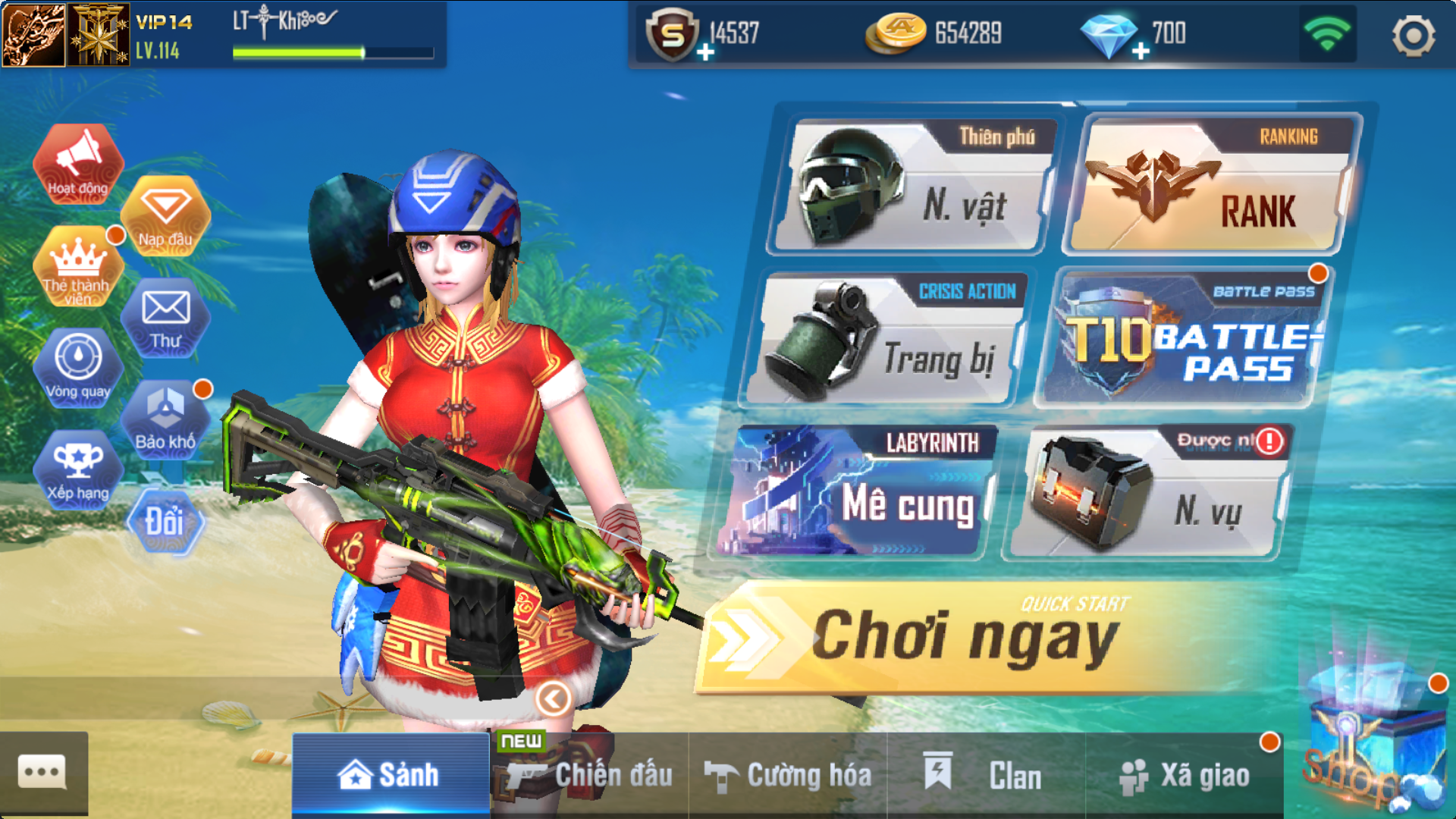
Task: Open the chat speech bubble button
Action: 43,773
